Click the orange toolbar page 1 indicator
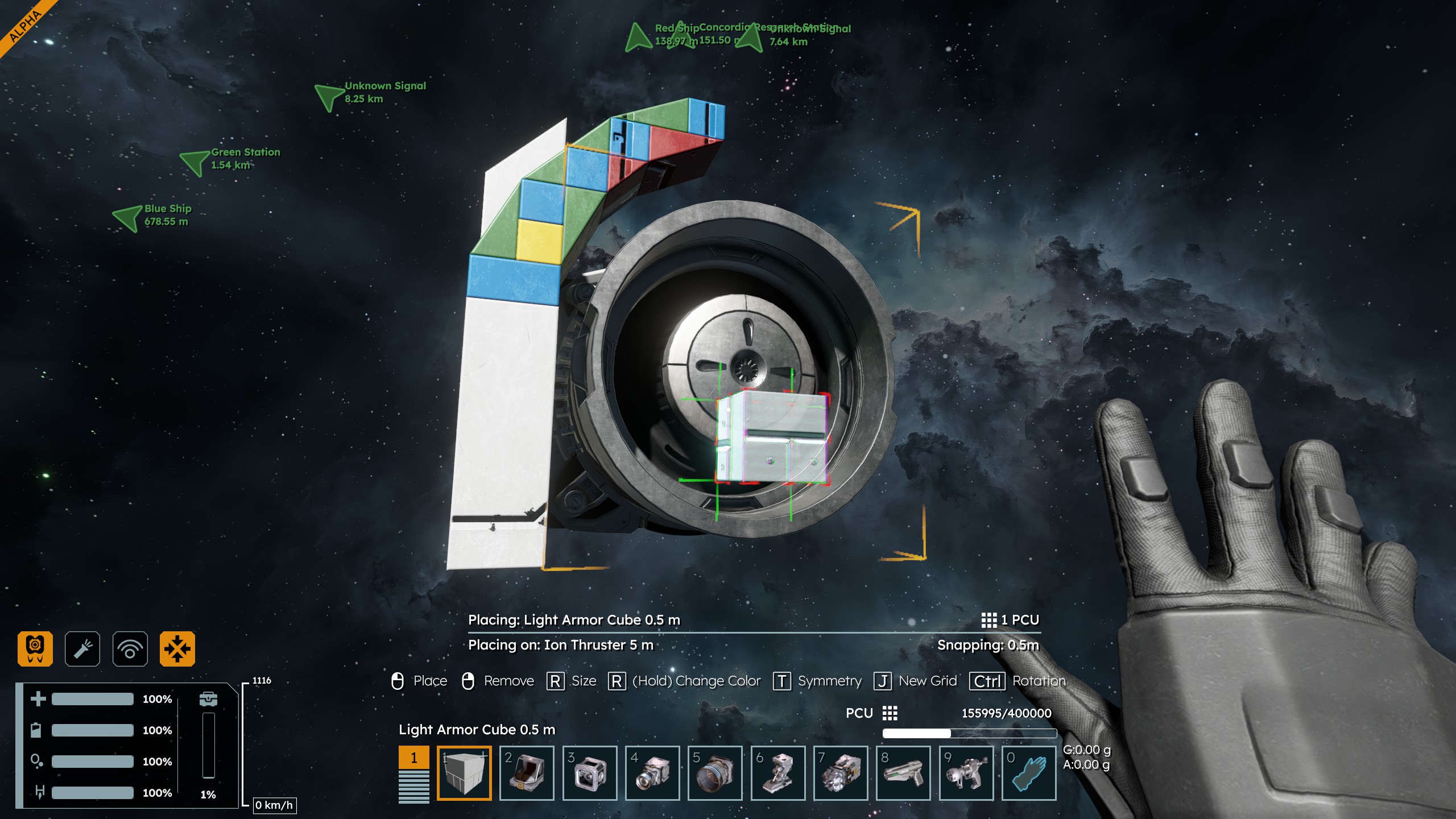Screen dimensions: 1456x819 pos(414,758)
